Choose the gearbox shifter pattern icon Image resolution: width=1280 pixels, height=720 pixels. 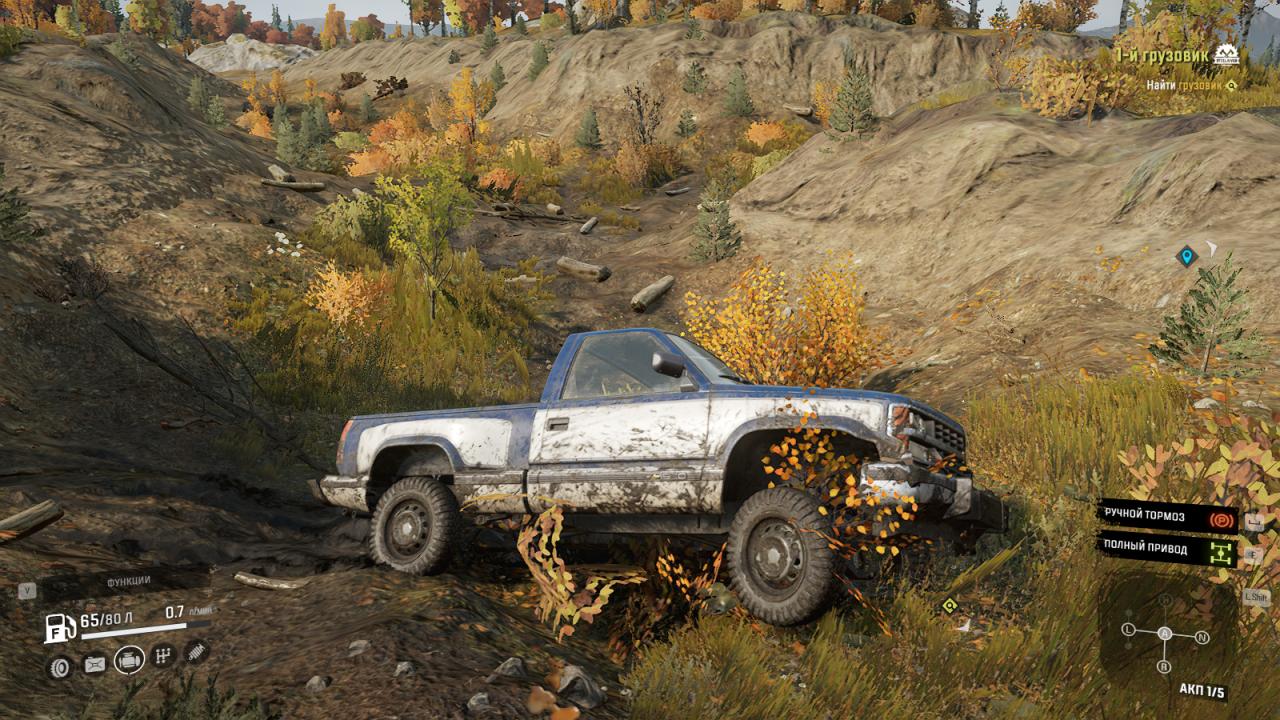coord(163,656)
